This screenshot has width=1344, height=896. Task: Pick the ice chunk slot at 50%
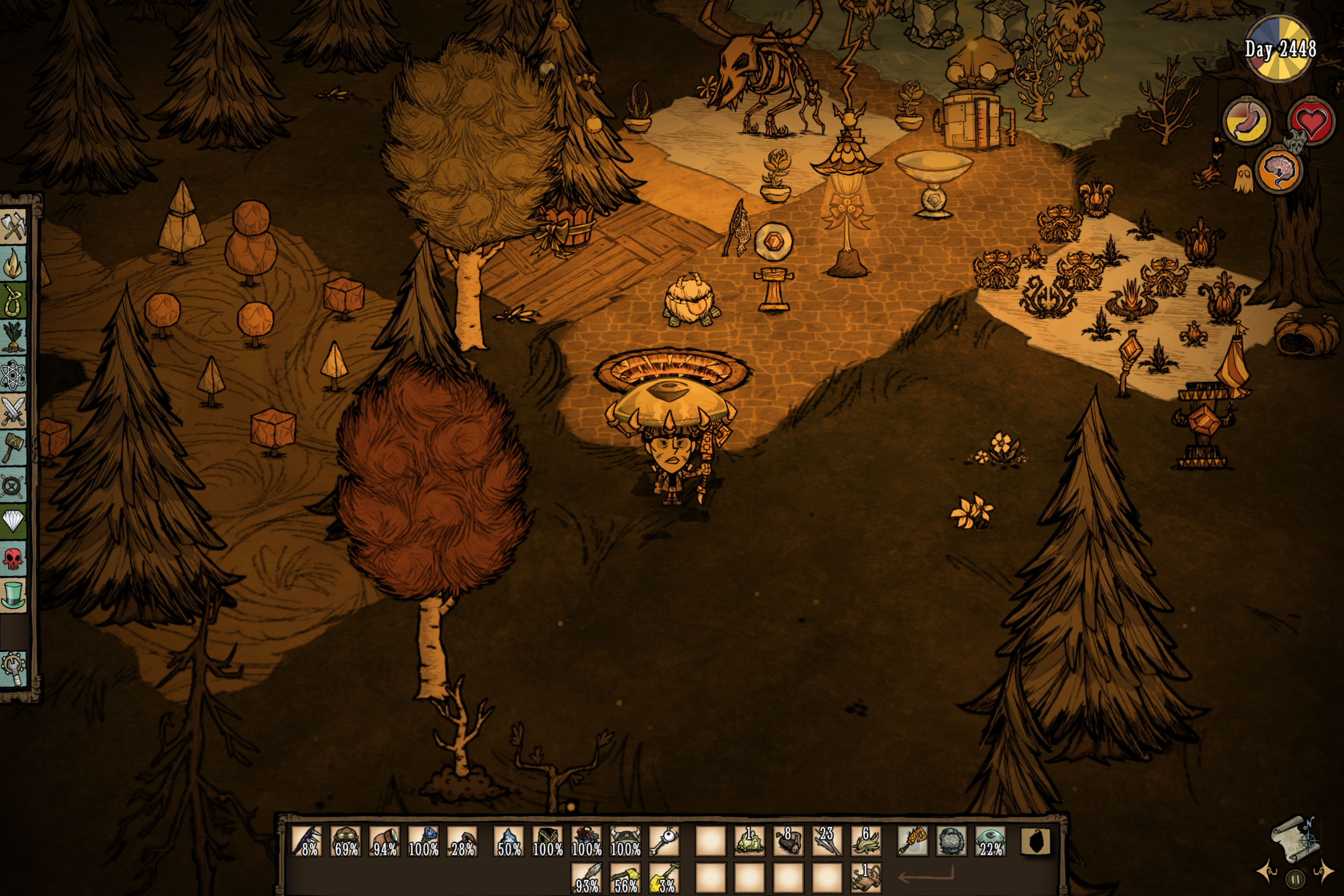(509, 841)
